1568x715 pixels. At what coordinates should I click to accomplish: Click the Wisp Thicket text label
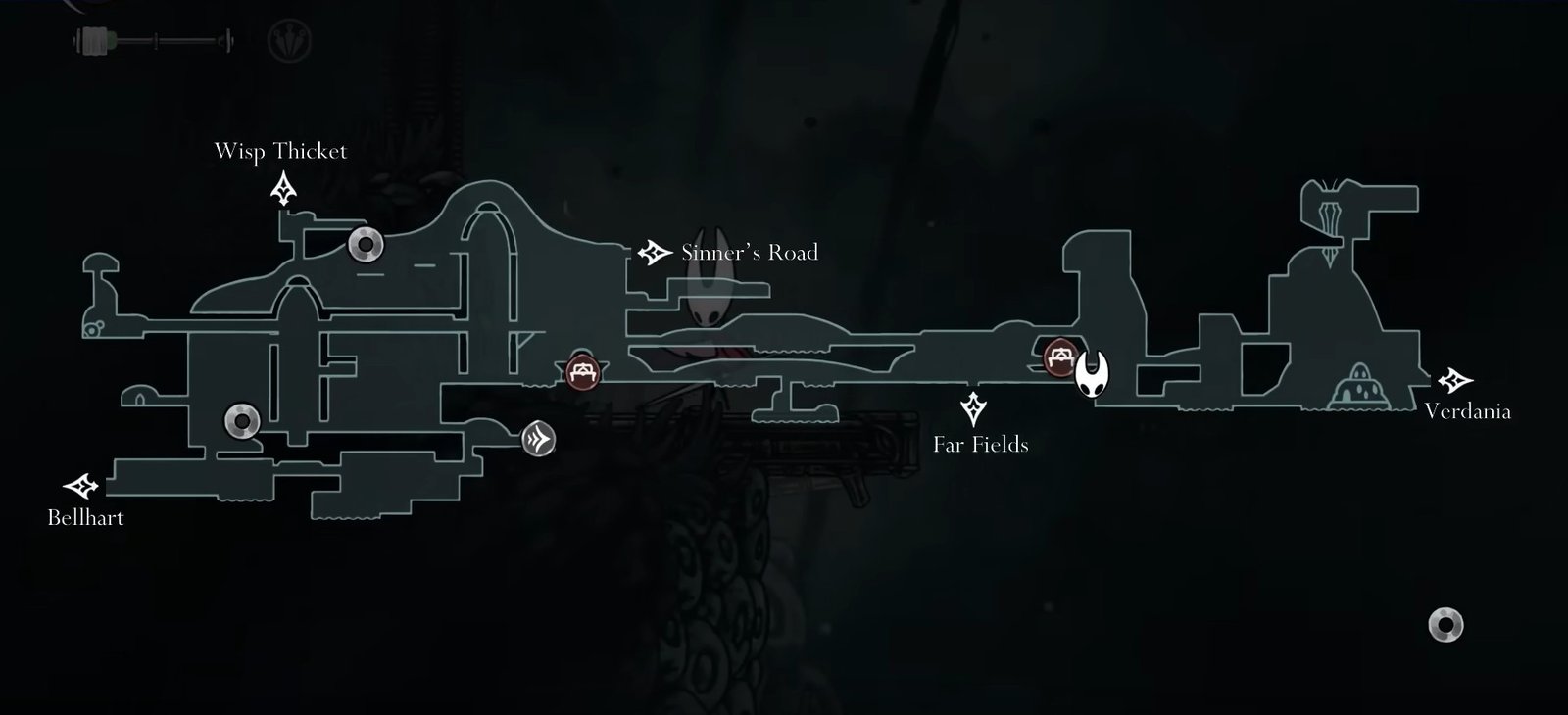pyautogui.click(x=281, y=151)
